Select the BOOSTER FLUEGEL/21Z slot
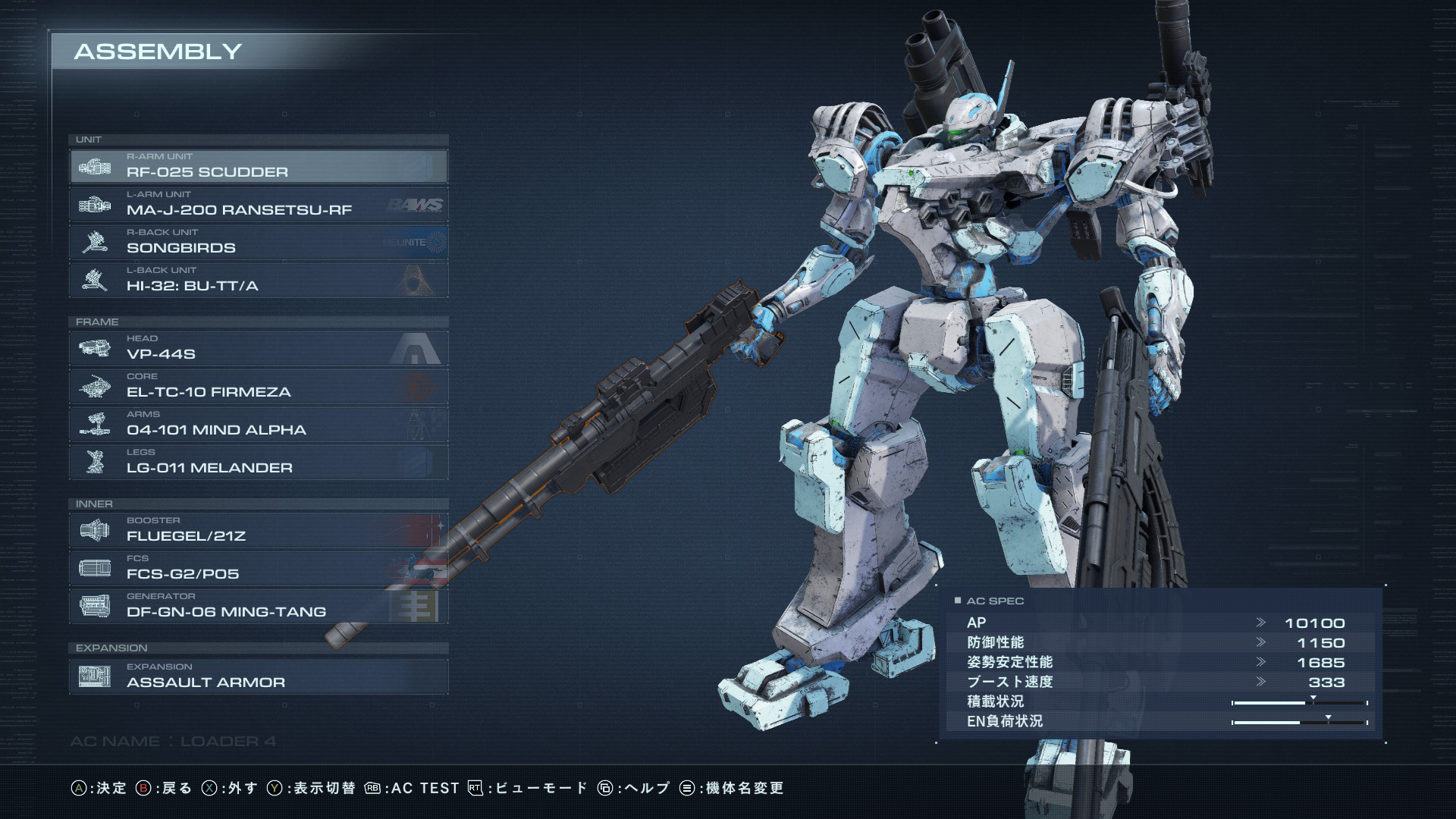The height and width of the screenshot is (819, 1456). [258, 530]
